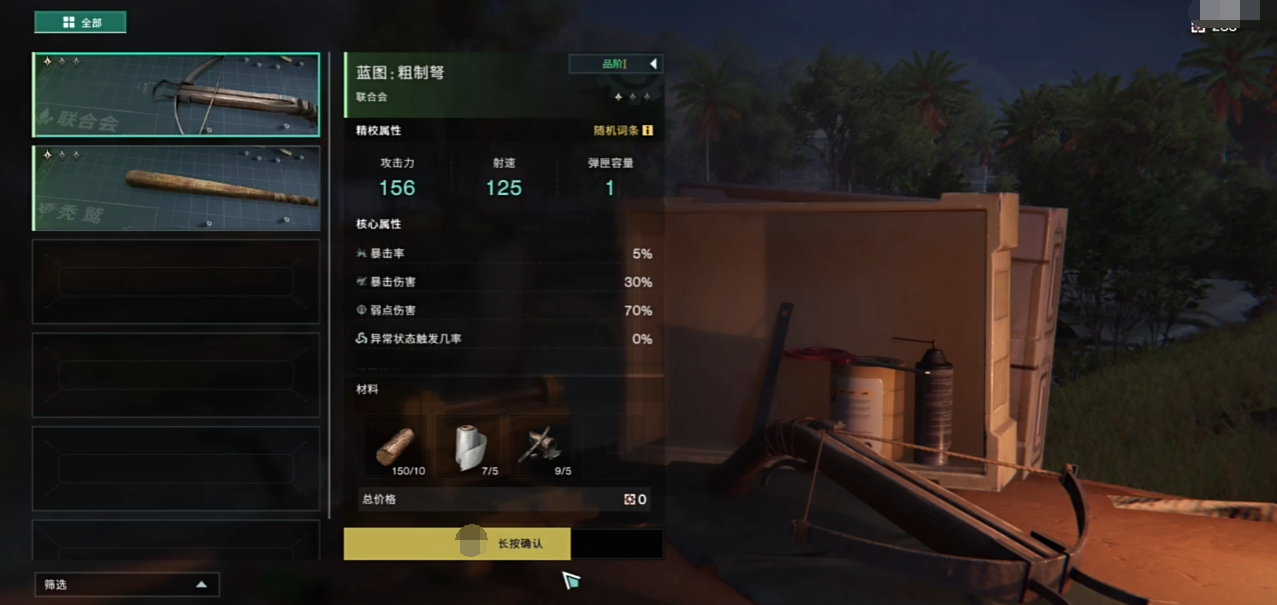Choose the crude crossbow blueprint card
1277x605 pixels.
(176, 95)
